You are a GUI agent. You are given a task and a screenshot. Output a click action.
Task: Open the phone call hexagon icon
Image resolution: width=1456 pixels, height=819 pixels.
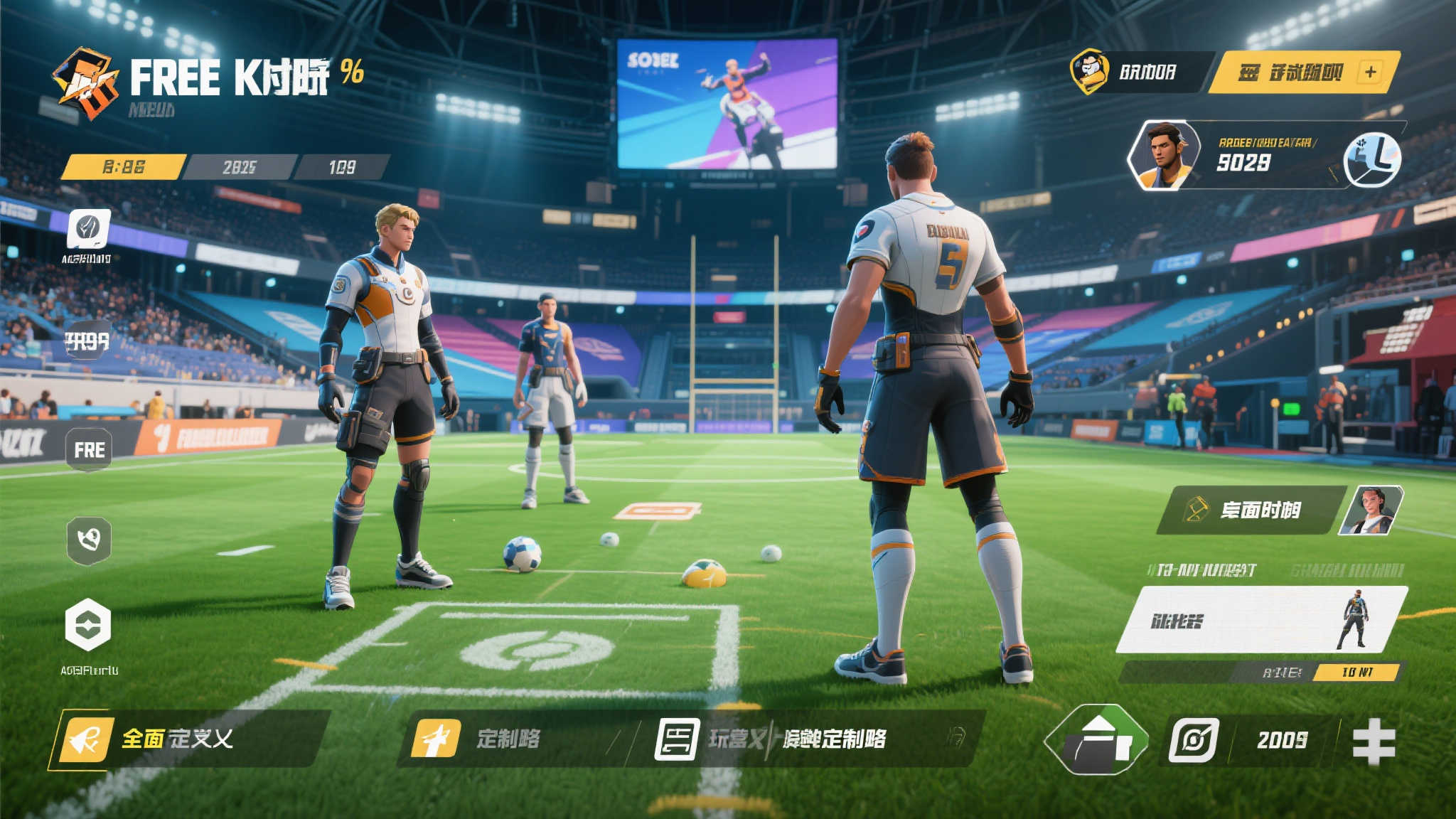click(x=89, y=540)
